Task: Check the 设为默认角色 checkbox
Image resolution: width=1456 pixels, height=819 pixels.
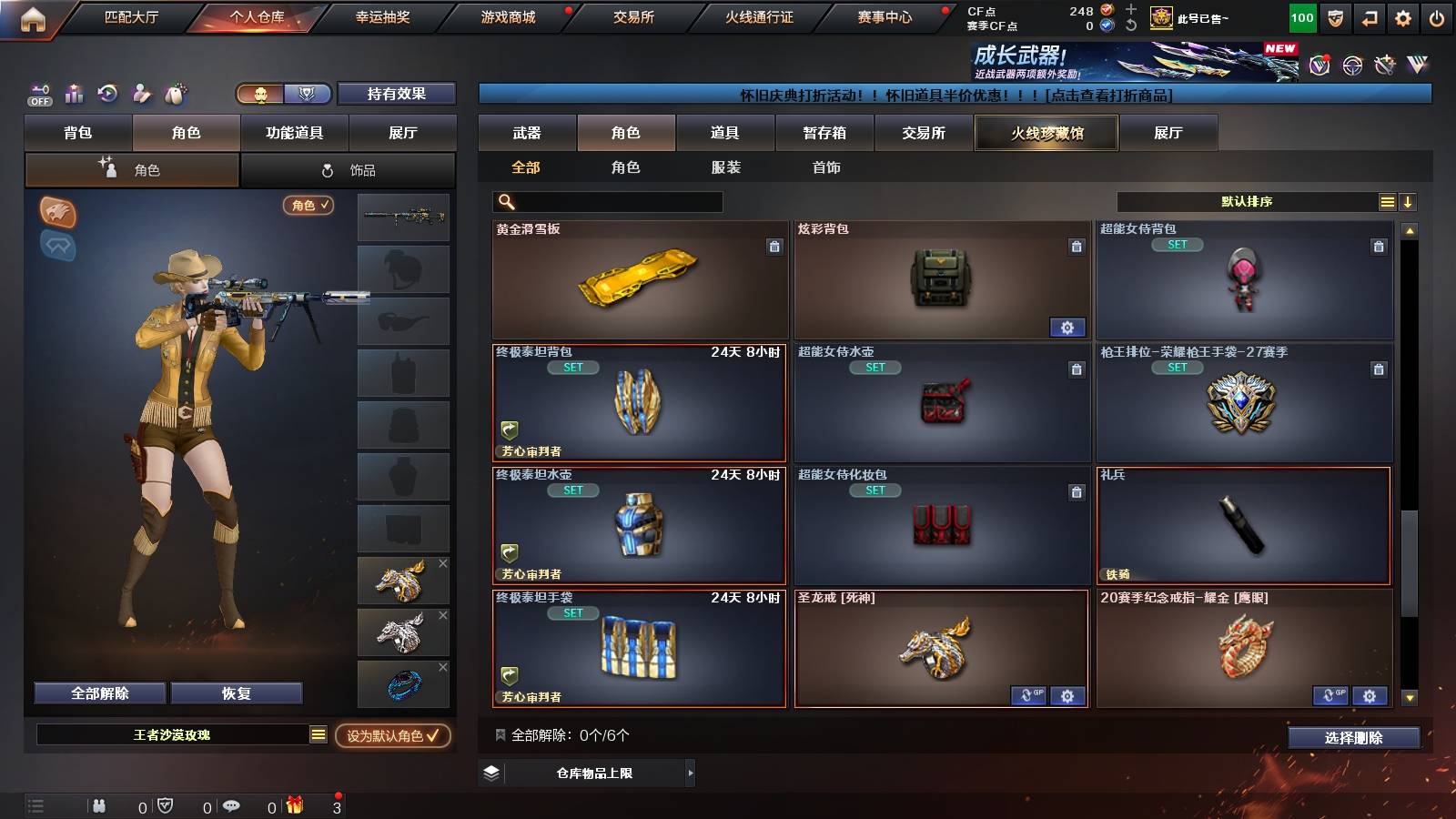Action: [434, 738]
